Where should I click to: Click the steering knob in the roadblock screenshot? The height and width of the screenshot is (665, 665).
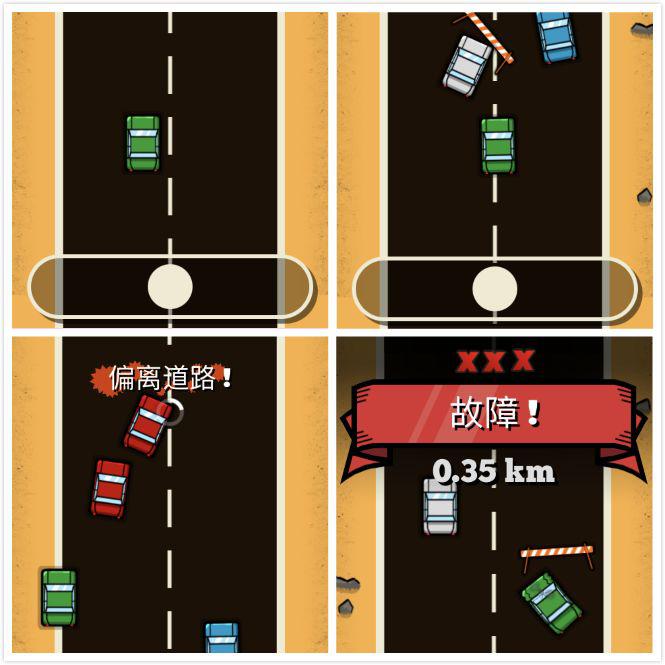[495, 288]
